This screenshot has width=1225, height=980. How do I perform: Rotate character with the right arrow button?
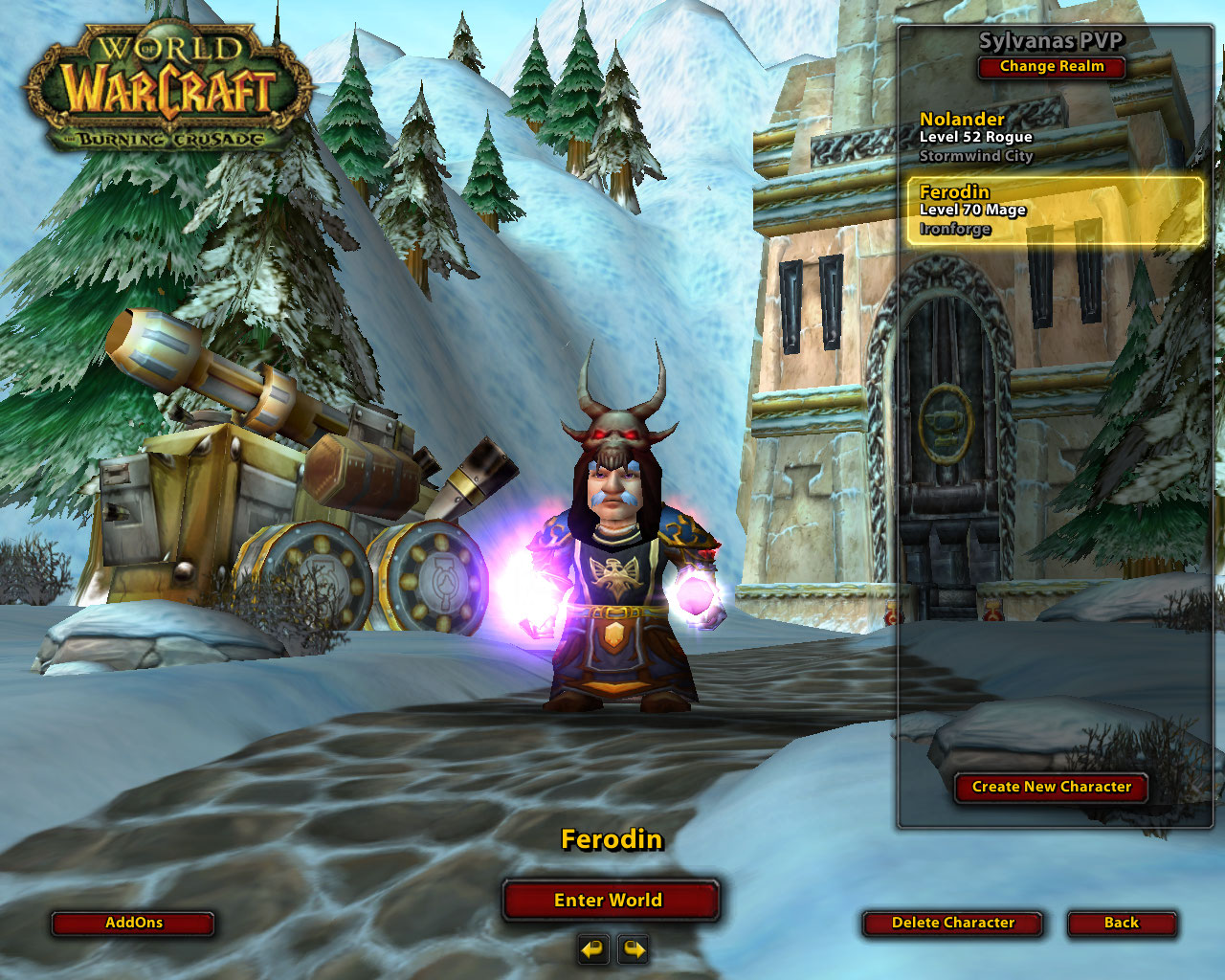point(634,949)
